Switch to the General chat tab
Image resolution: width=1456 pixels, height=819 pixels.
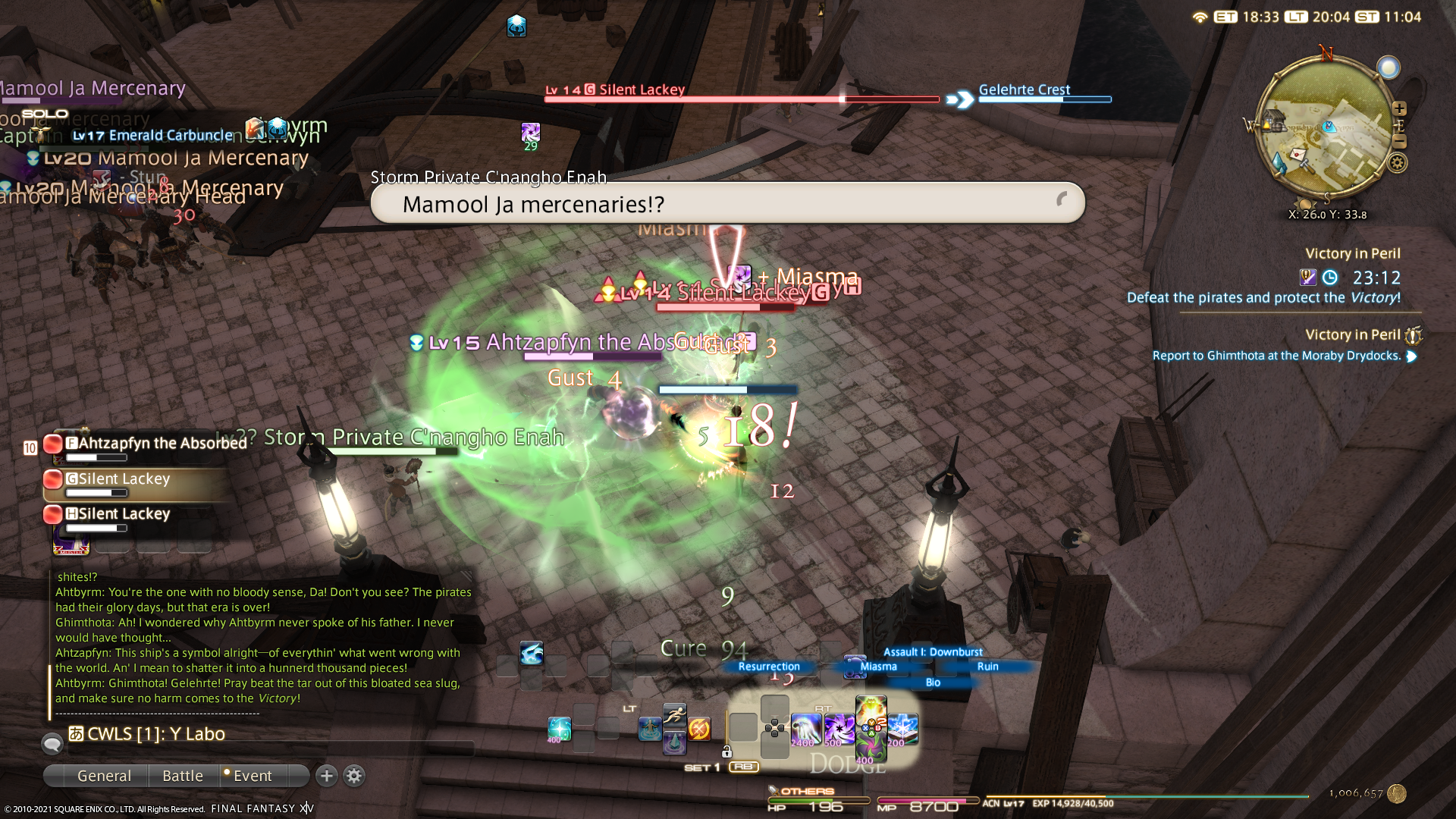pyautogui.click(x=104, y=776)
